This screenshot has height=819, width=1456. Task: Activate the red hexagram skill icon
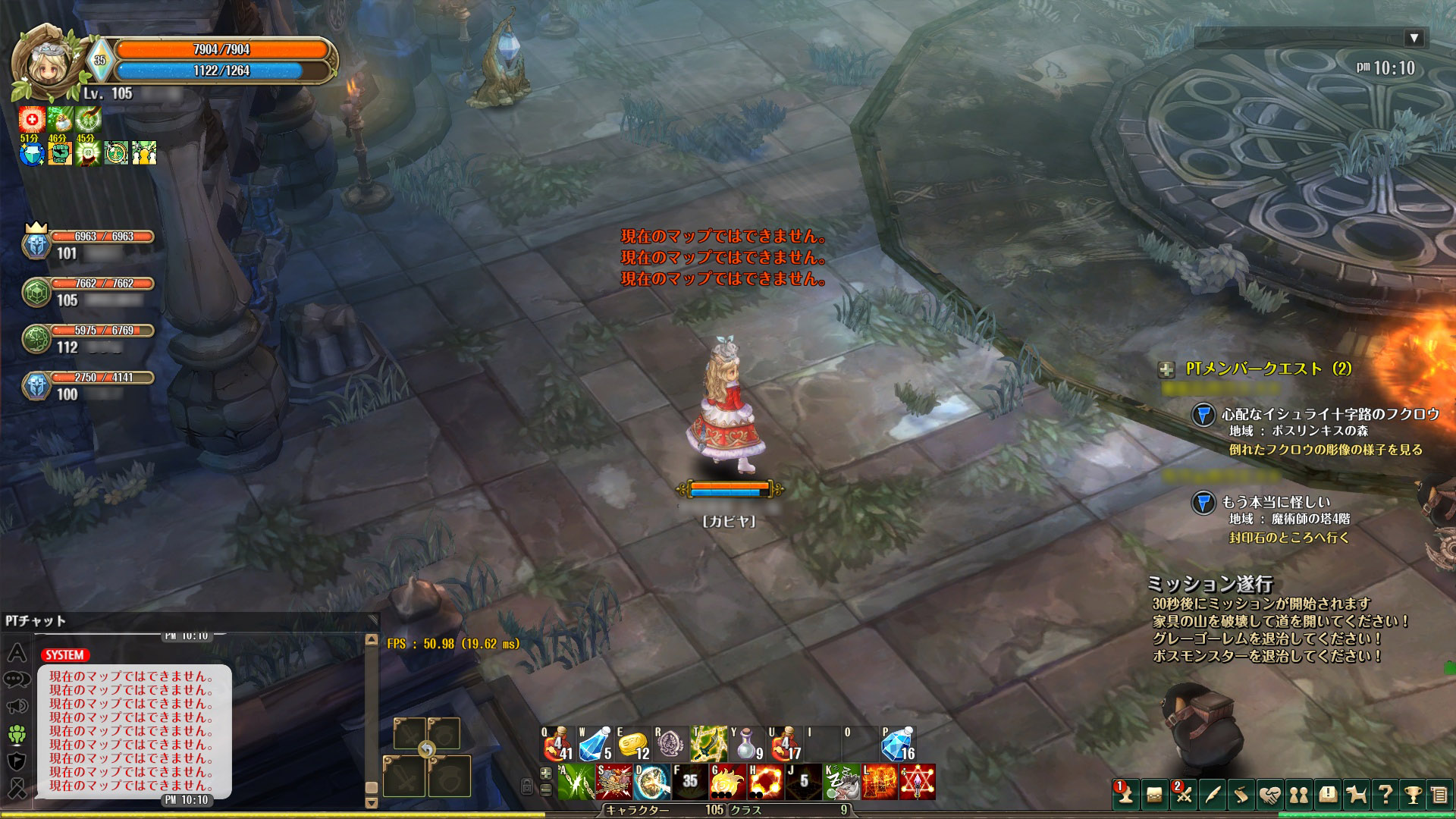click(x=917, y=782)
